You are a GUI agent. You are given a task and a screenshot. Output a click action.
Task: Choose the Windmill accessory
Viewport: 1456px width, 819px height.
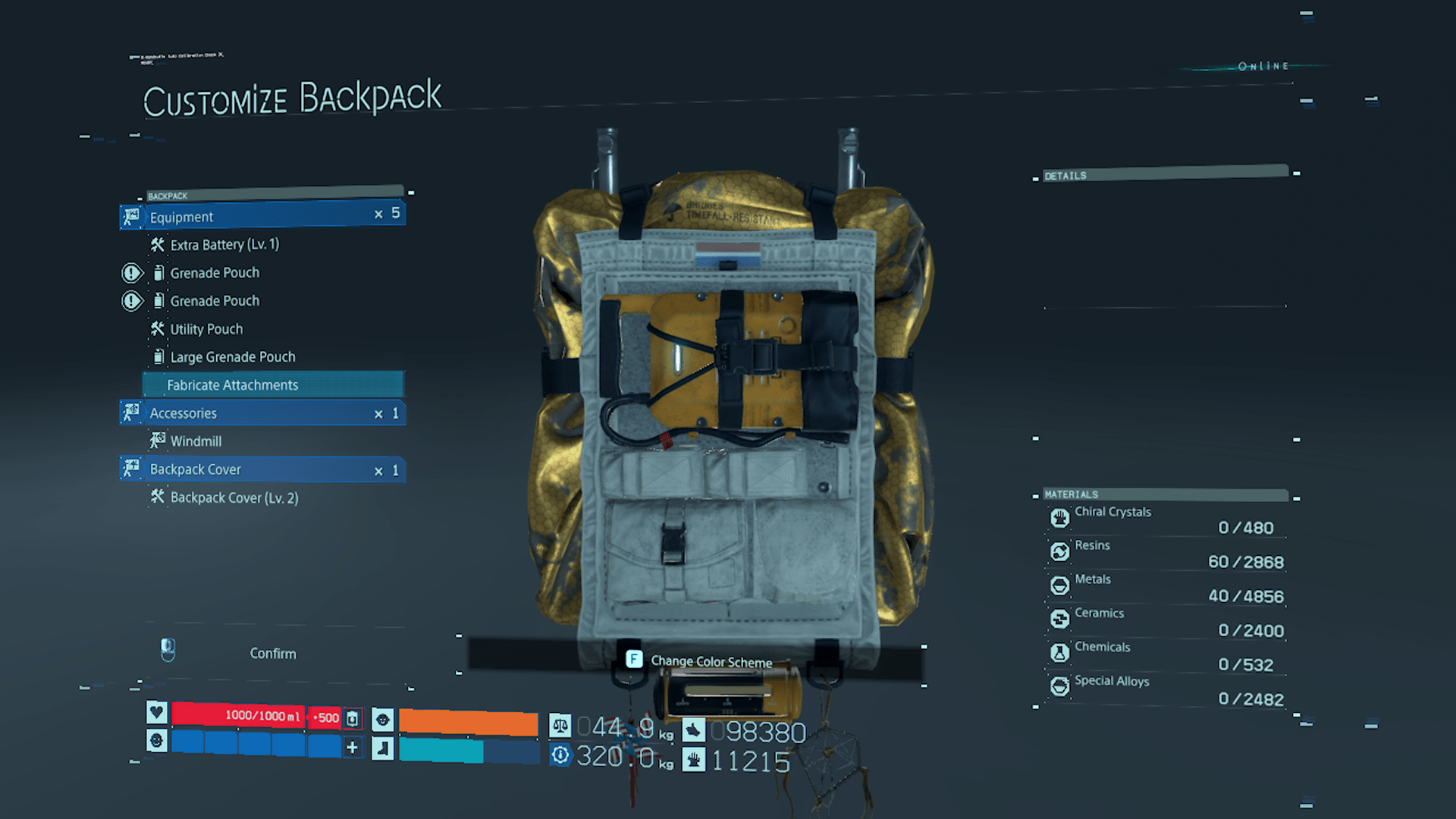(196, 441)
